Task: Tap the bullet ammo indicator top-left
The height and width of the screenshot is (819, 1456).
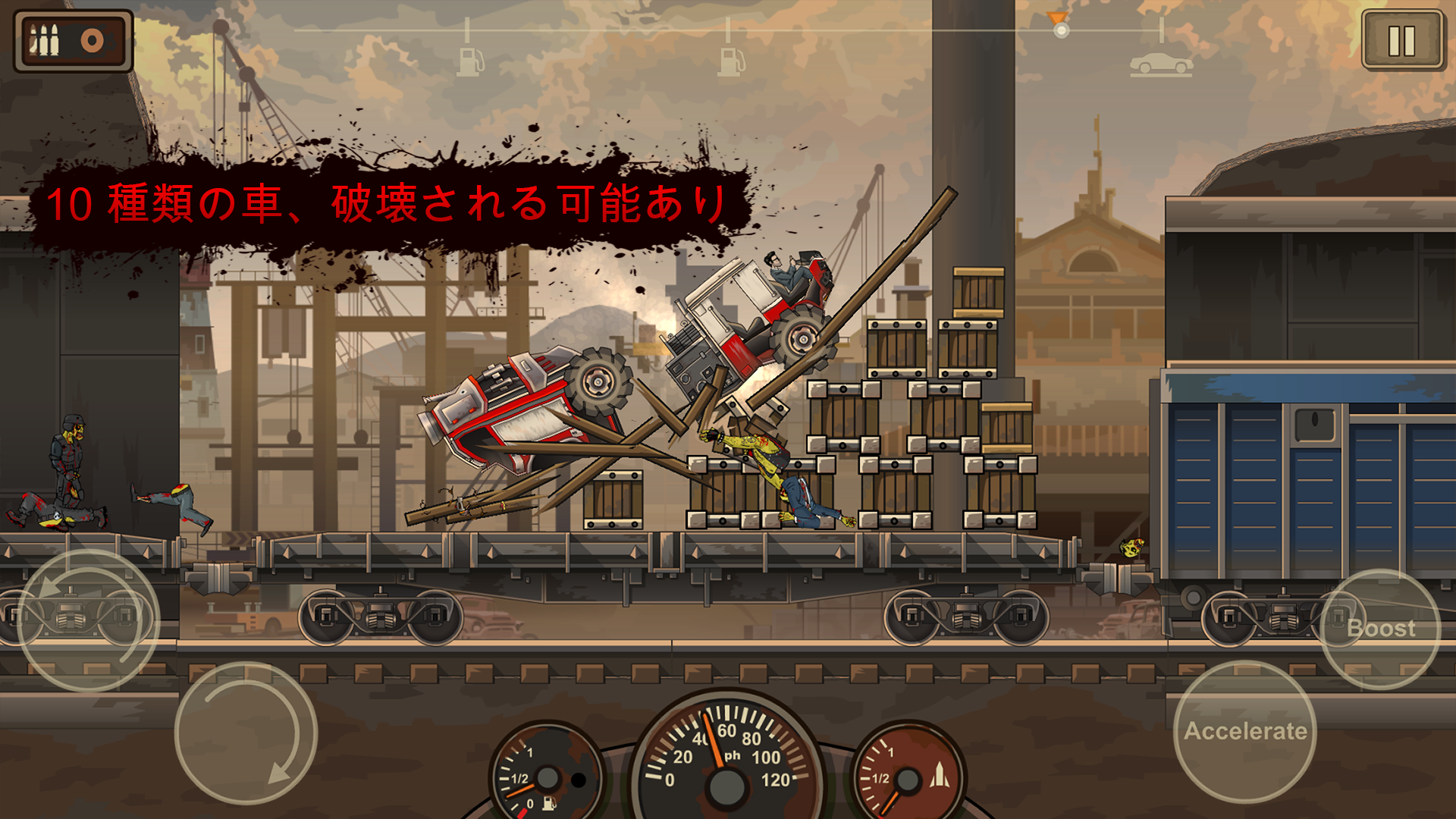Action: point(44,42)
